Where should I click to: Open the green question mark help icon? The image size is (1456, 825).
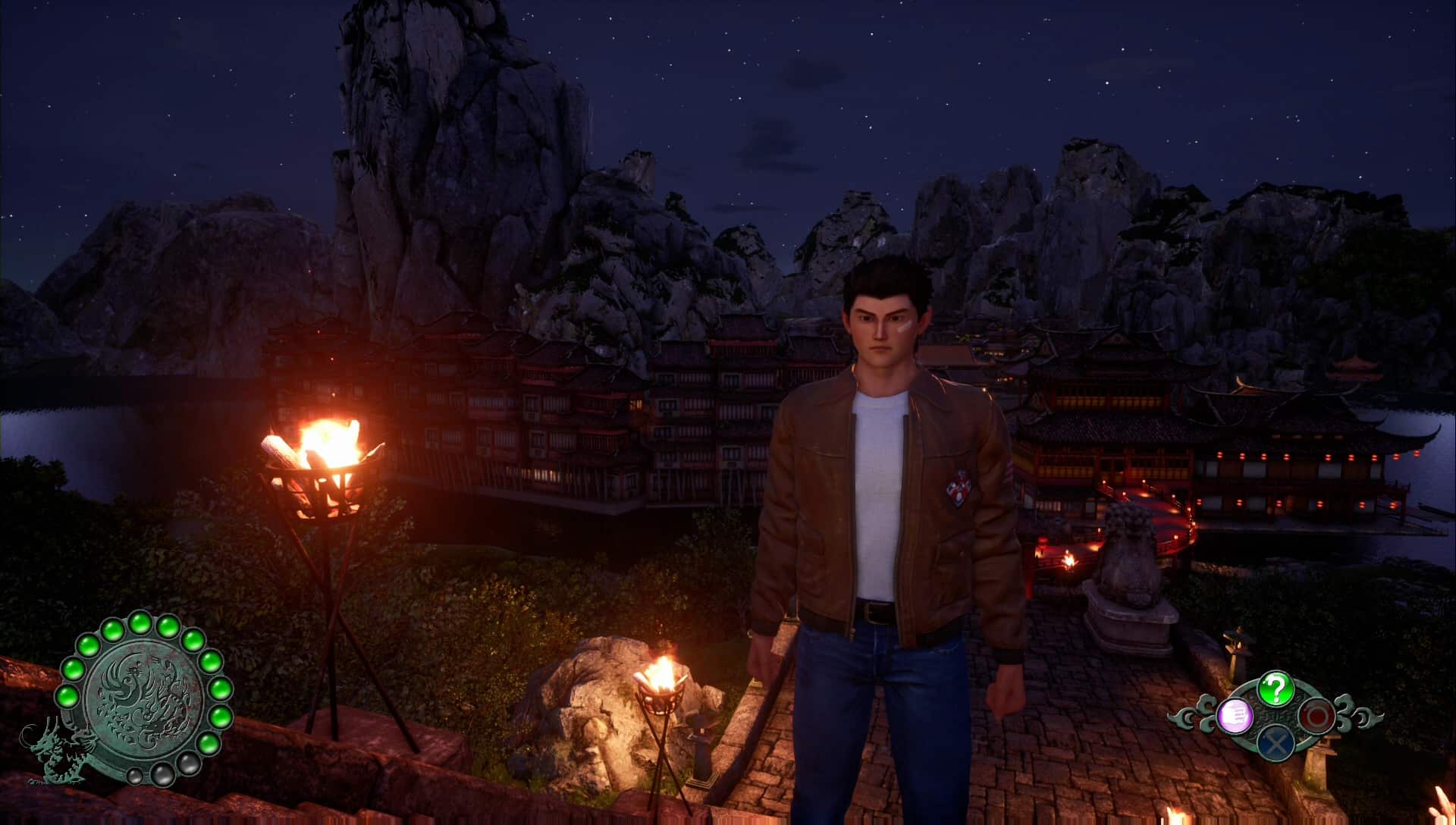pos(1276,689)
